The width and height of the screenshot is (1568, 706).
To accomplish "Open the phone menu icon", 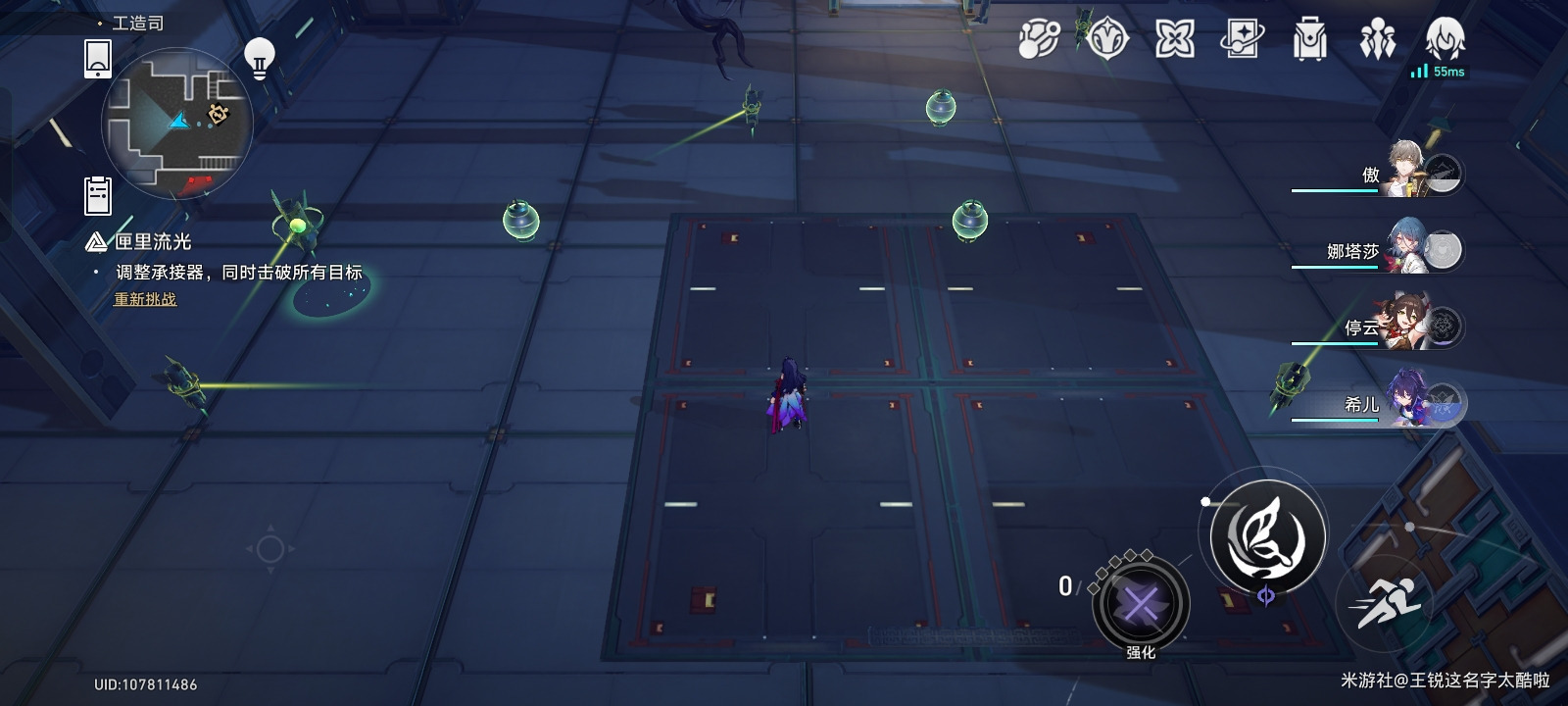I will (x=98, y=58).
